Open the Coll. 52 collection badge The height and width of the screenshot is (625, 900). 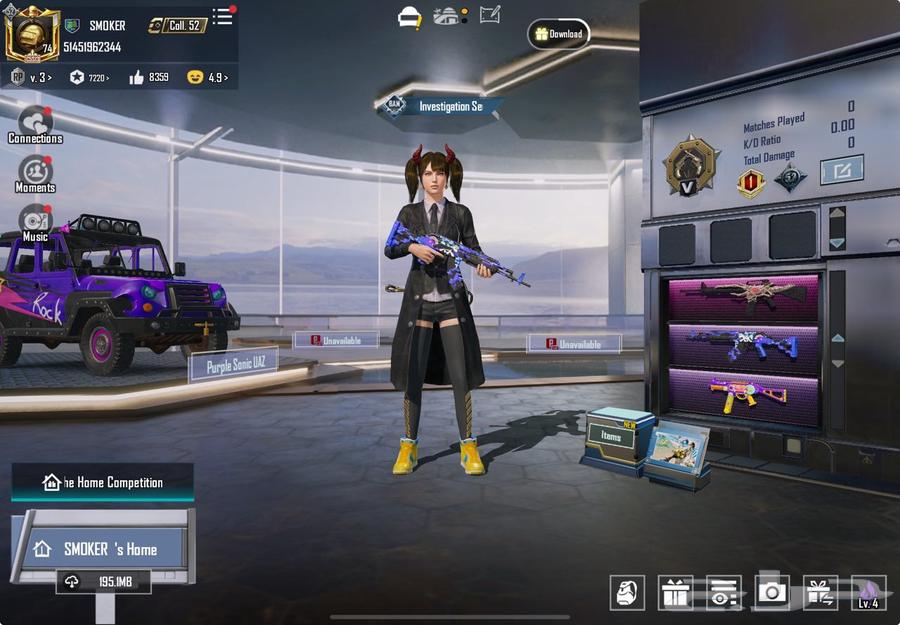click(178, 25)
